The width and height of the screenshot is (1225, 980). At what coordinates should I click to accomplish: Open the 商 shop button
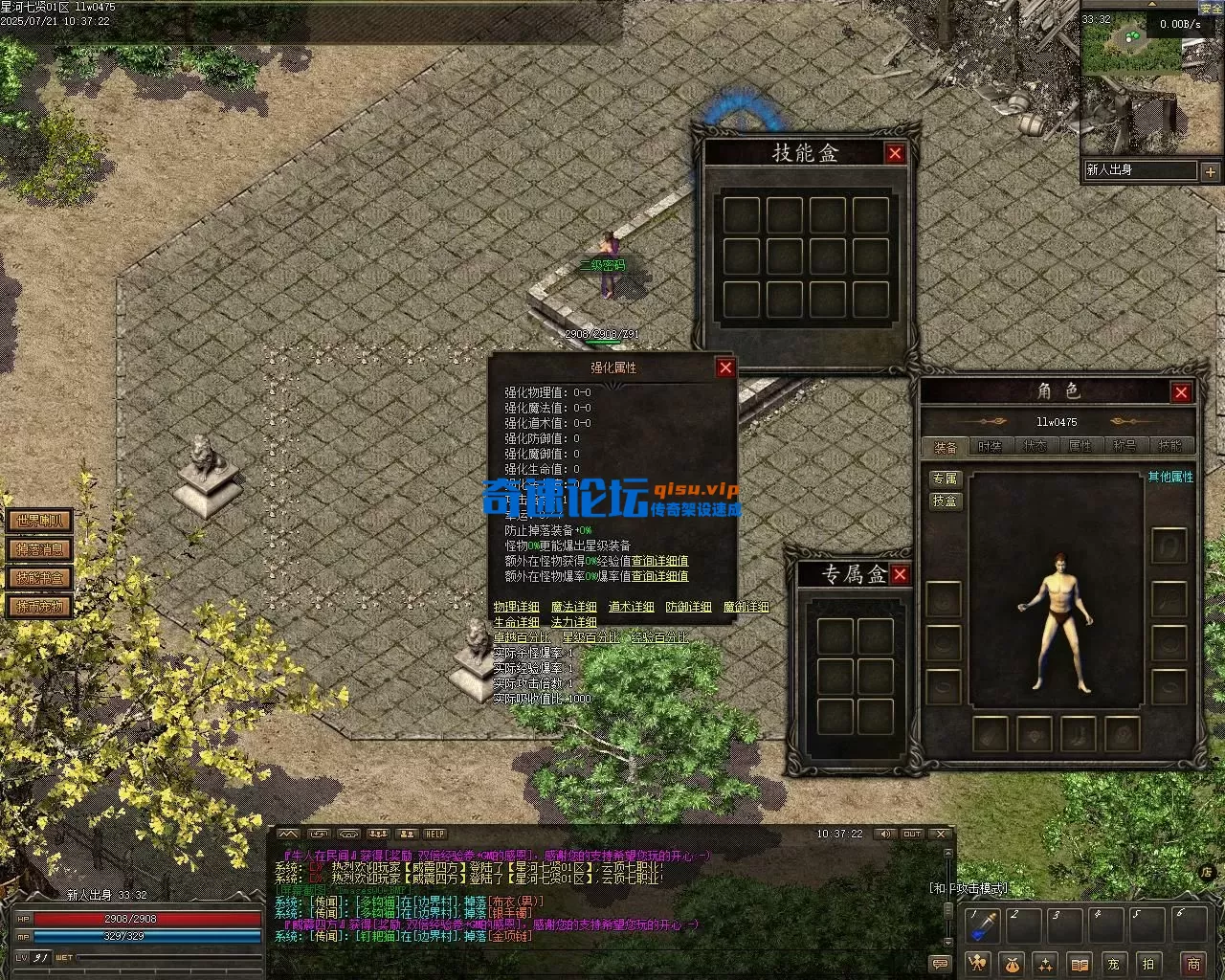[1192, 964]
